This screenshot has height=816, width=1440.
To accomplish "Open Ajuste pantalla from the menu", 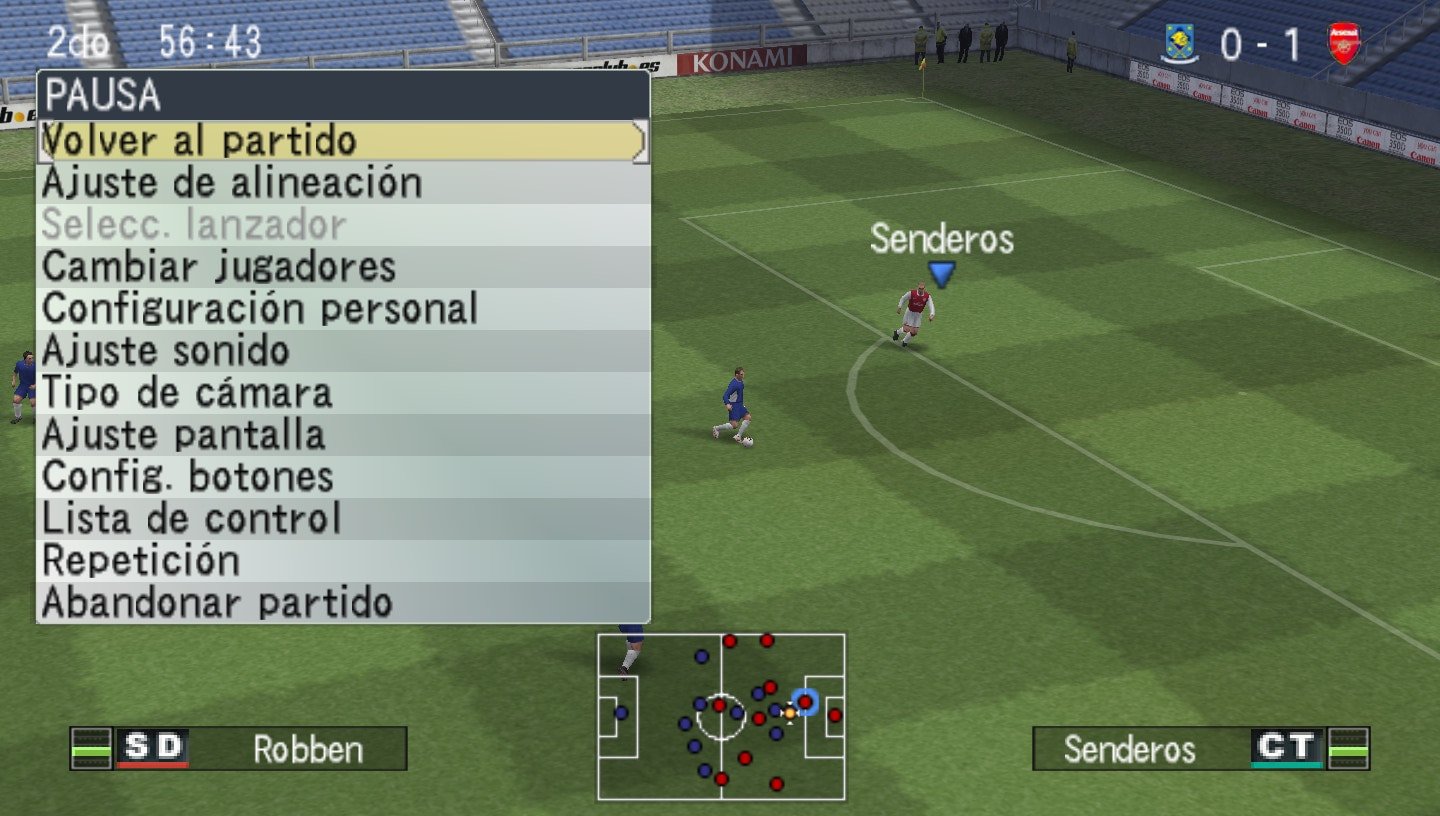I will point(182,434).
